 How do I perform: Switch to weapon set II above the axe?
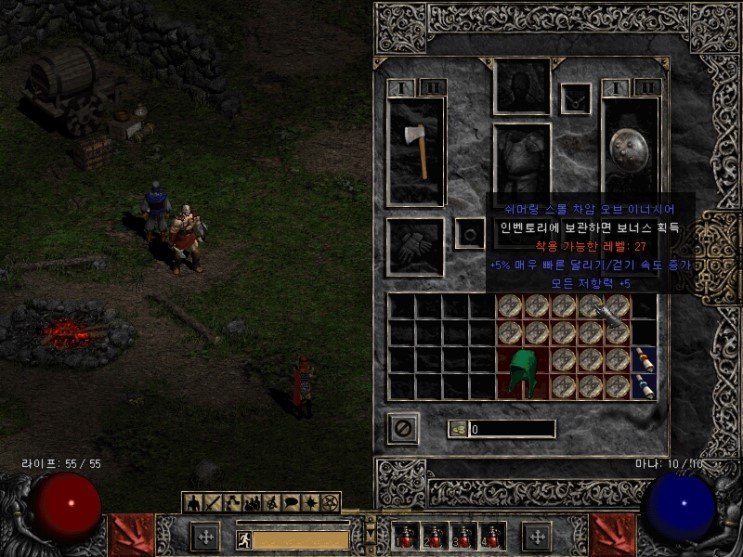click(x=432, y=87)
